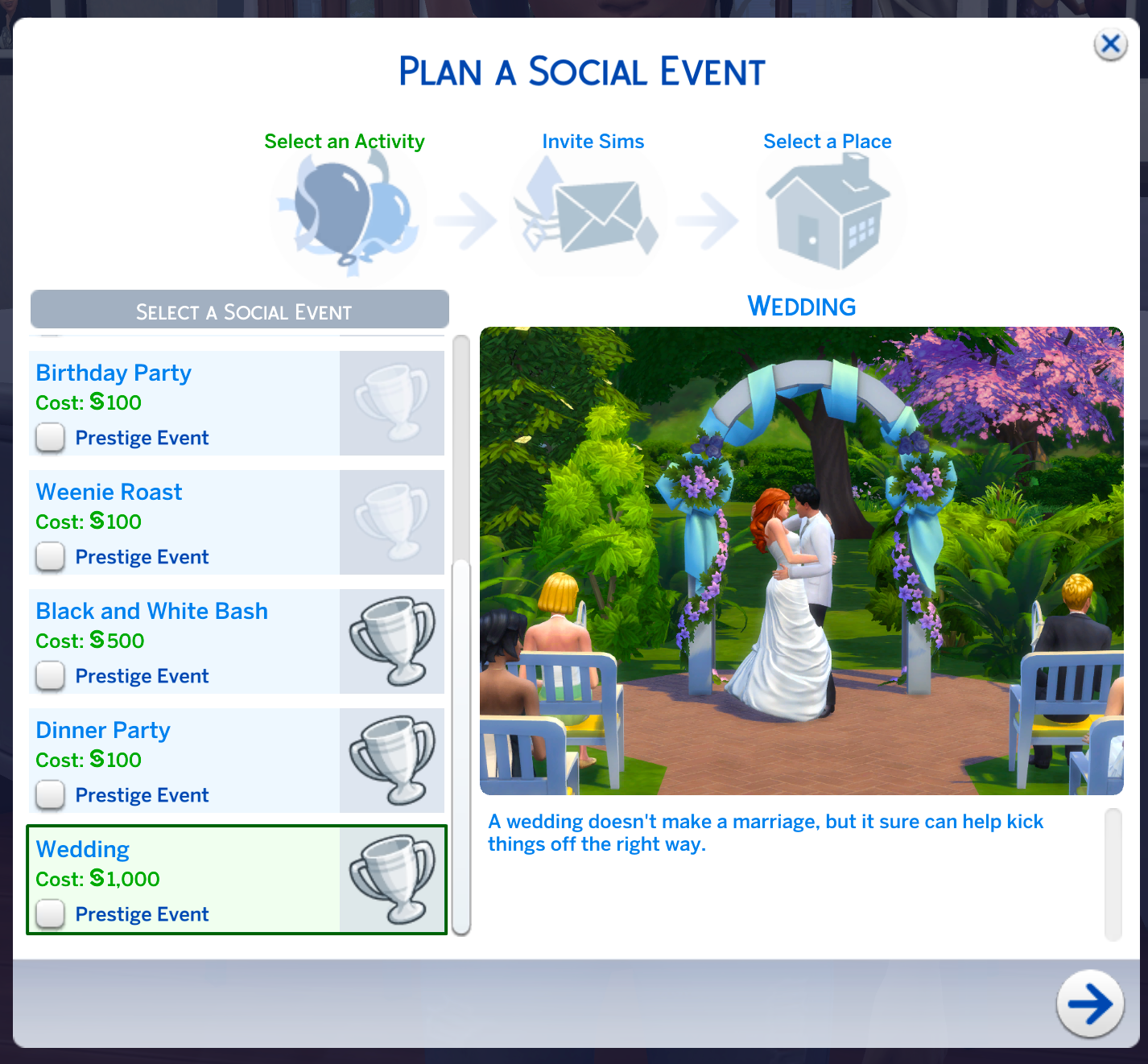Click the Birthday Party trophy icon
Screen dimensions: 1148x1064
[392, 402]
